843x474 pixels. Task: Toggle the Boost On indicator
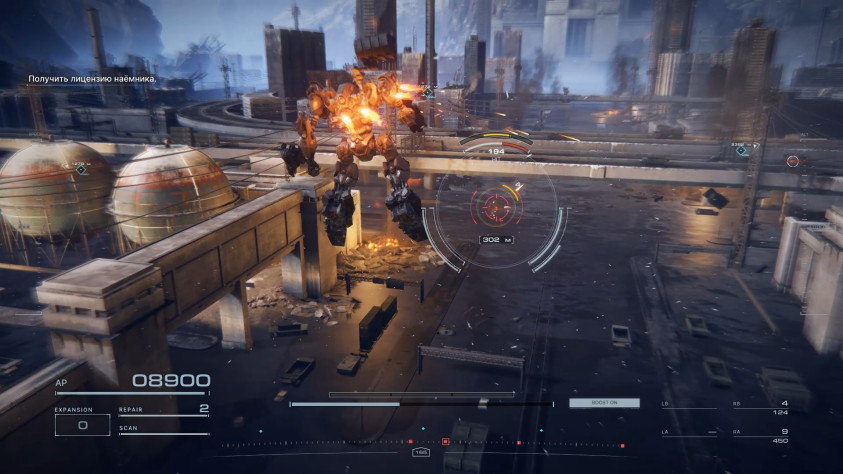click(x=604, y=403)
